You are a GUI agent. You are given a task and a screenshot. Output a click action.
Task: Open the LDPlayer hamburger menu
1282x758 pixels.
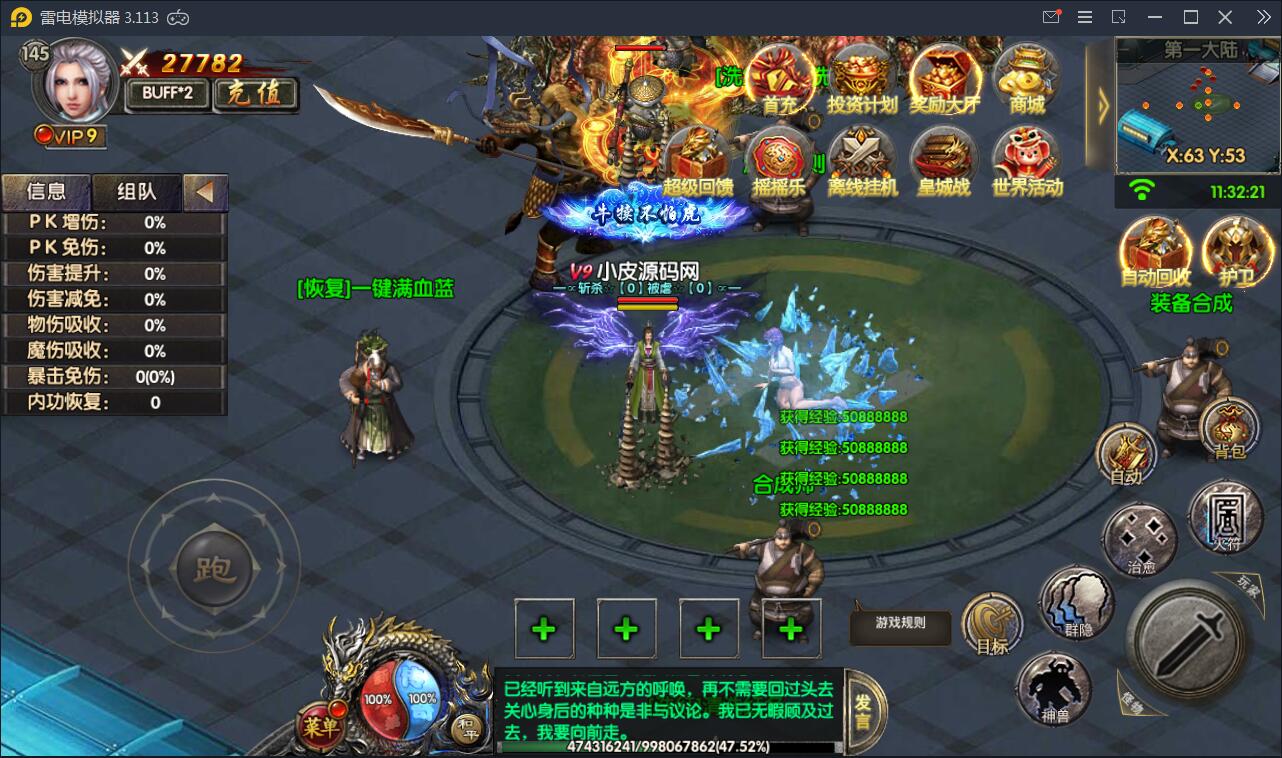[x=1084, y=16]
